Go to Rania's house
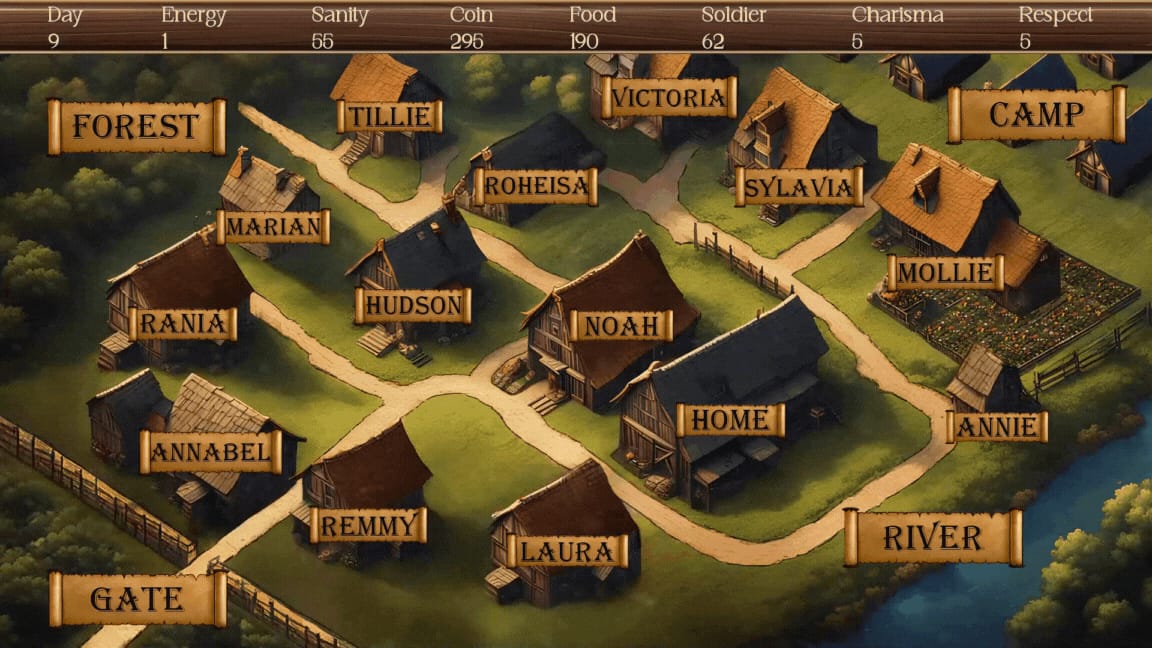 point(183,324)
